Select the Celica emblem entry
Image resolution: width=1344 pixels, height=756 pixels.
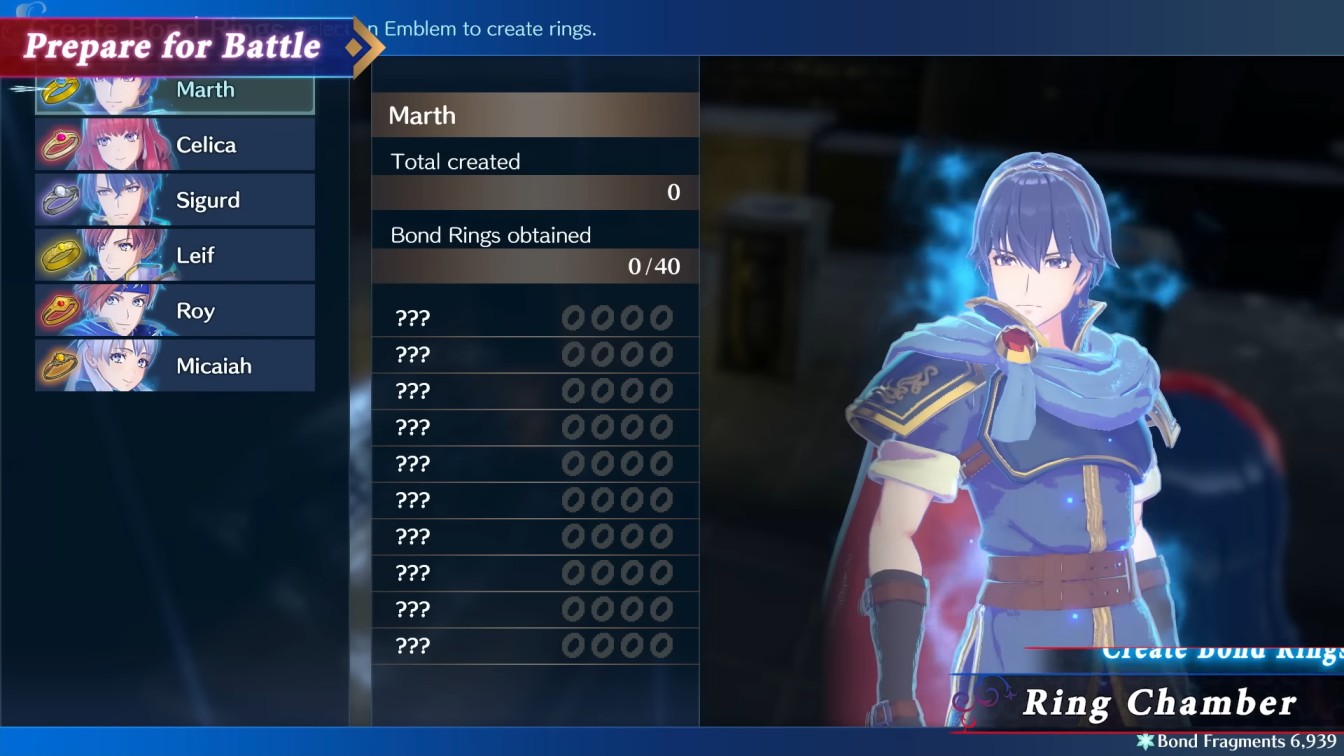pyautogui.click(x=205, y=144)
